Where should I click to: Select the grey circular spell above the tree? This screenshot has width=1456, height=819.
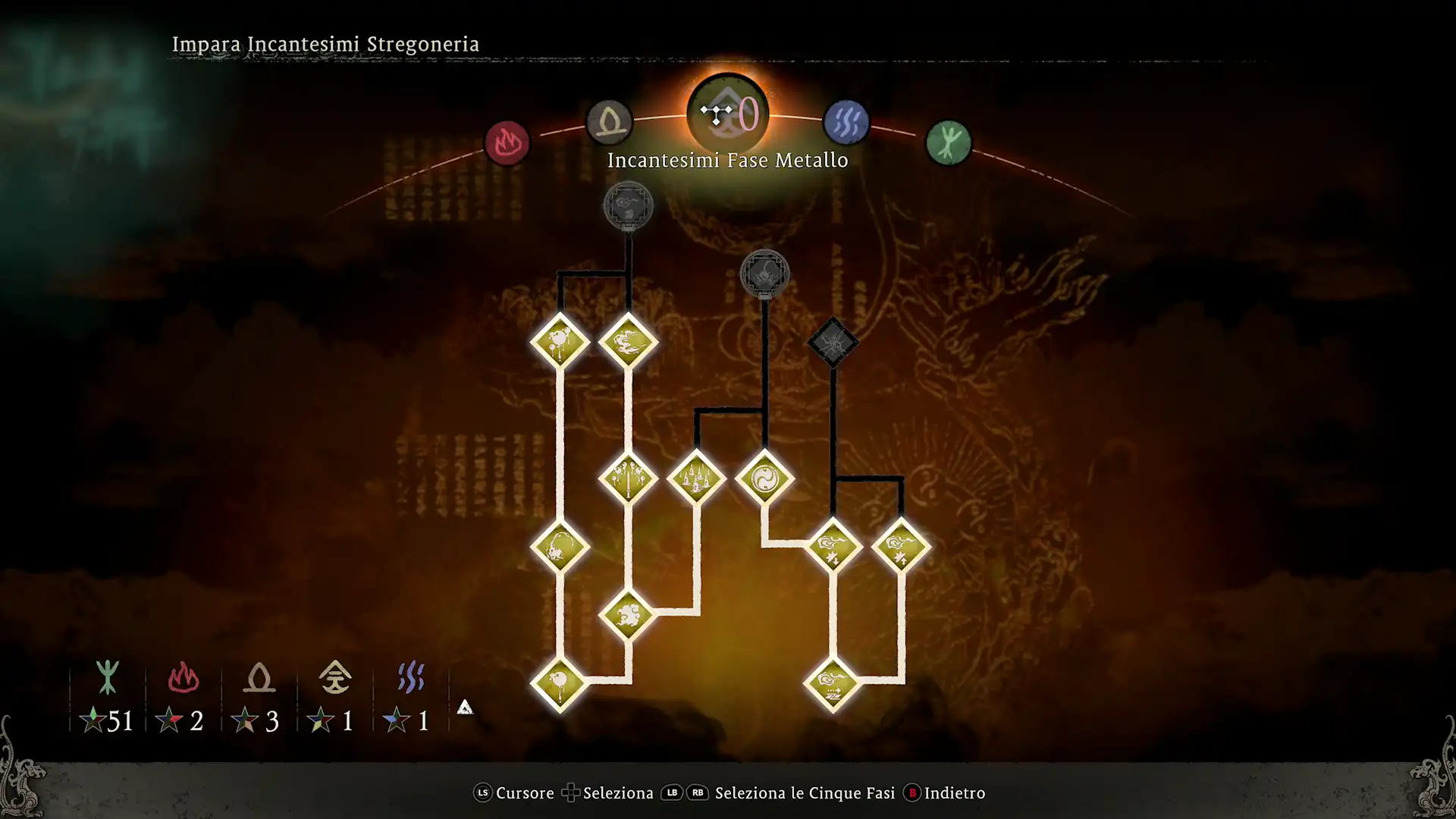[x=628, y=206]
